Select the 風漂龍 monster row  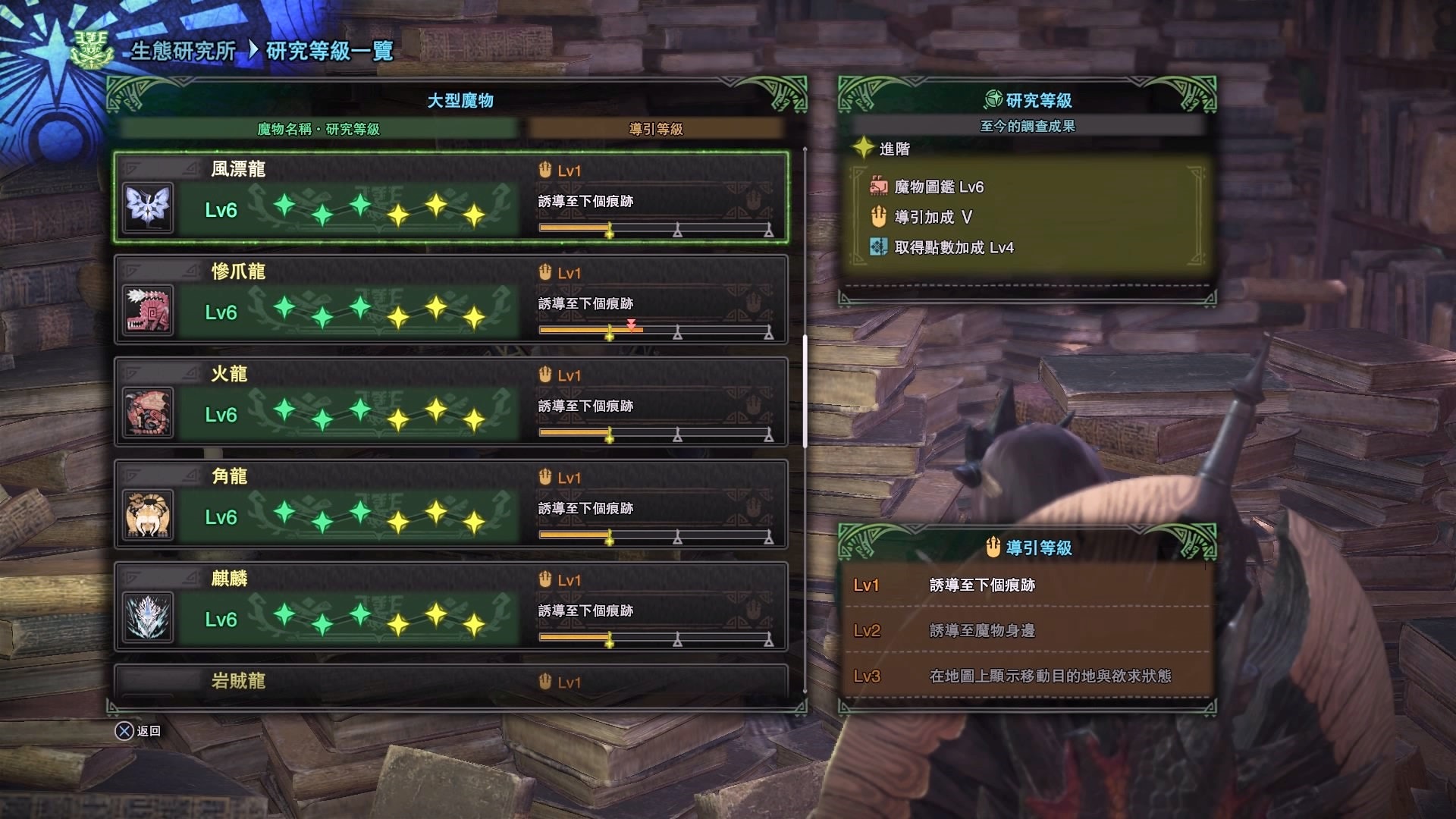tap(451, 197)
